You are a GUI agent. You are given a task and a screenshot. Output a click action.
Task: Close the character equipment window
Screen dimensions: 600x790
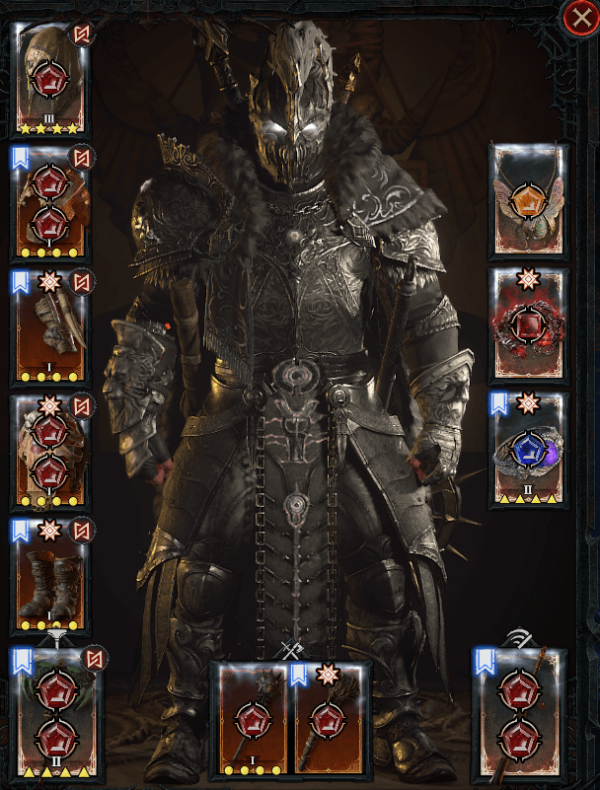tap(580, 19)
